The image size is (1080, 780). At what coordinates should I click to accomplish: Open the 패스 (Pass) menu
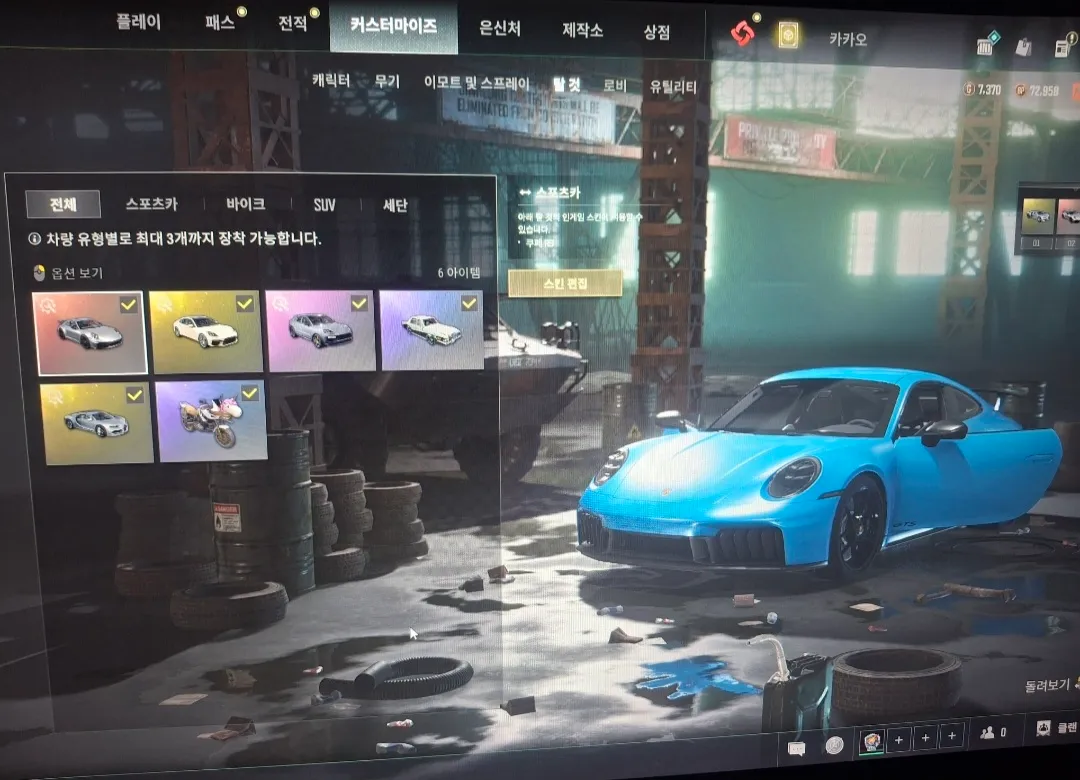coord(219,24)
